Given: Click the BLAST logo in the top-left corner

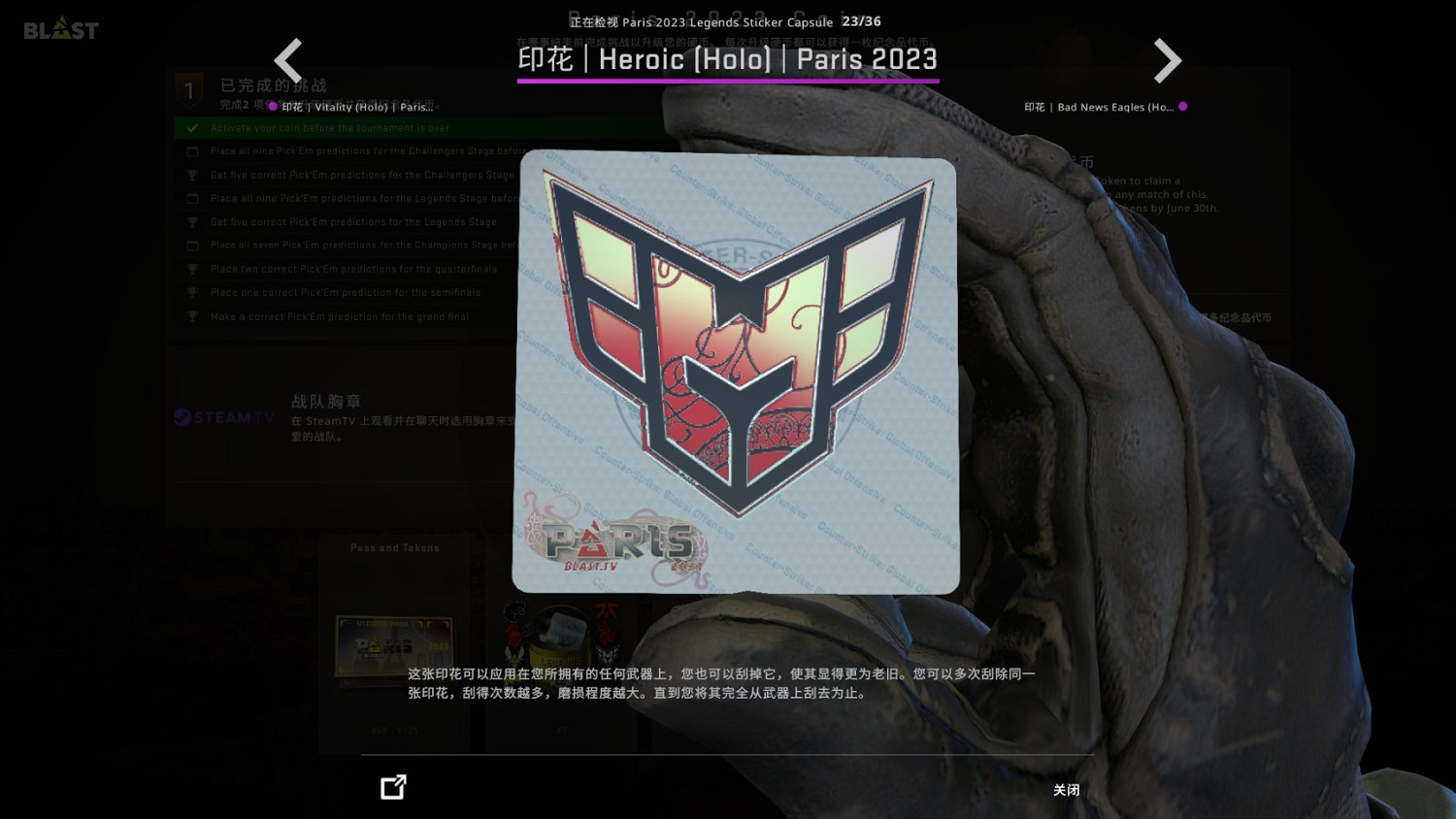Looking at the screenshot, I should [x=60, y=28].
